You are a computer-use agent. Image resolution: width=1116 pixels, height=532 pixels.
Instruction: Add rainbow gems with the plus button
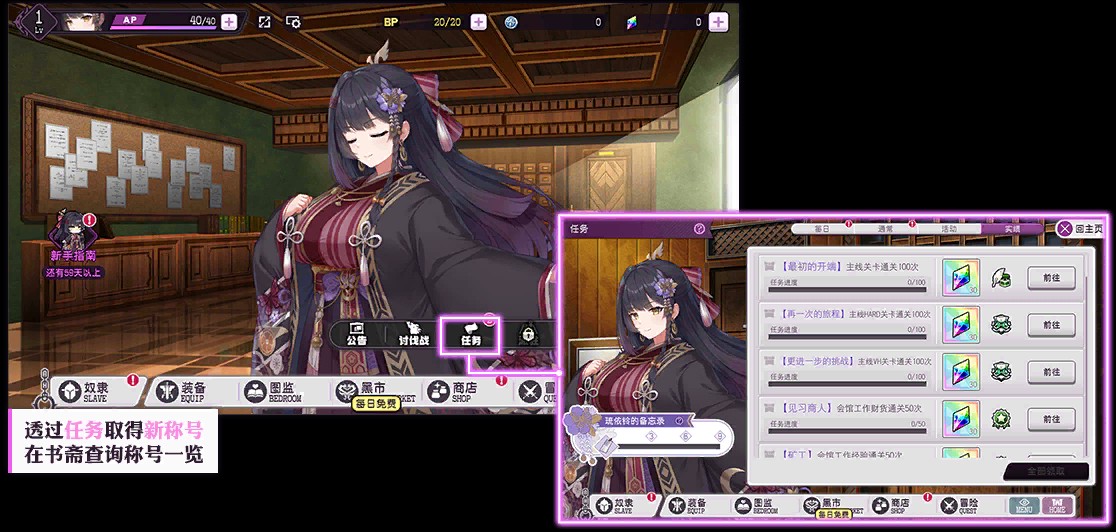click(x=717, y=22)
